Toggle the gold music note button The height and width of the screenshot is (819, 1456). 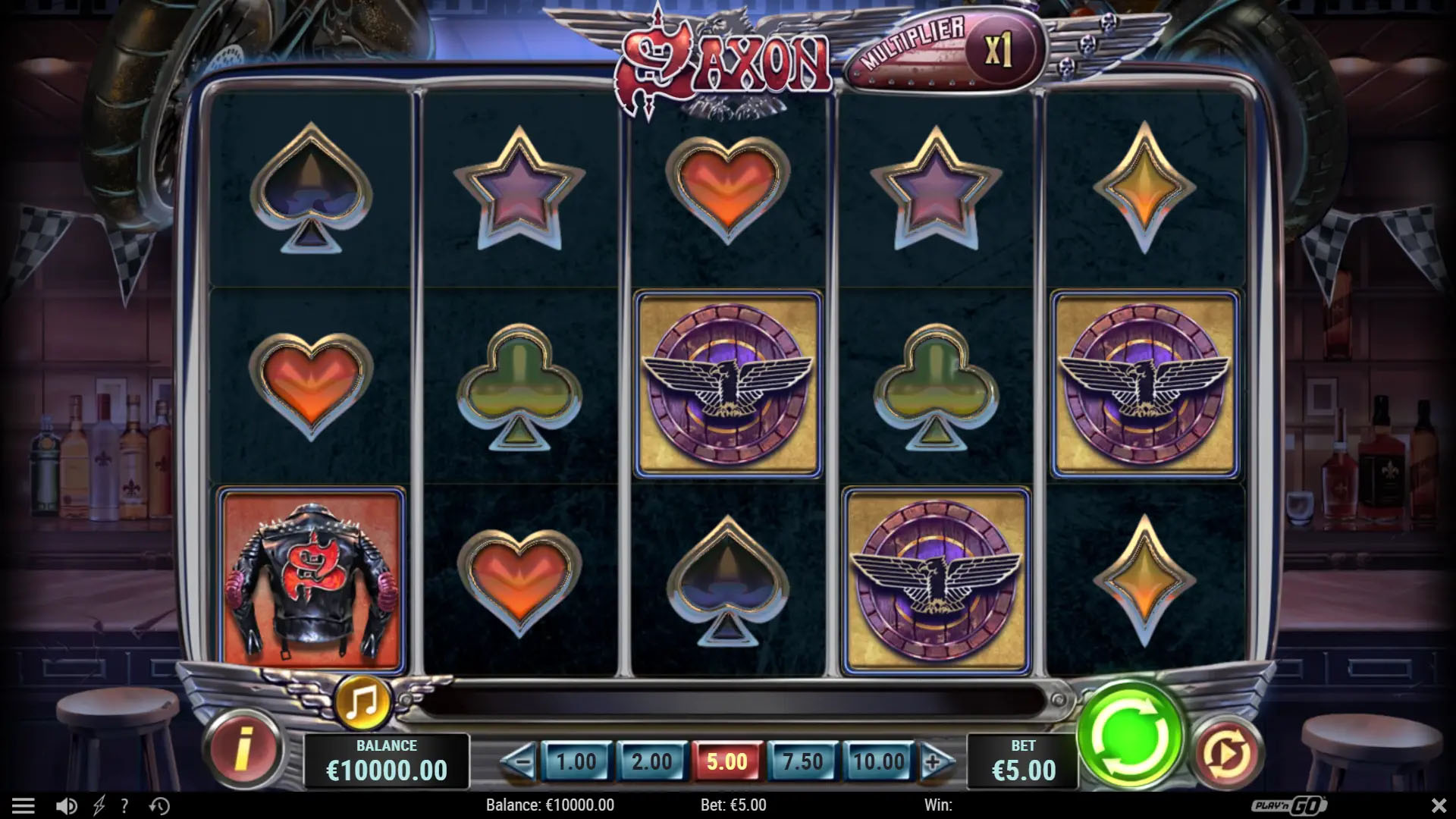click(x=362, y=701)
